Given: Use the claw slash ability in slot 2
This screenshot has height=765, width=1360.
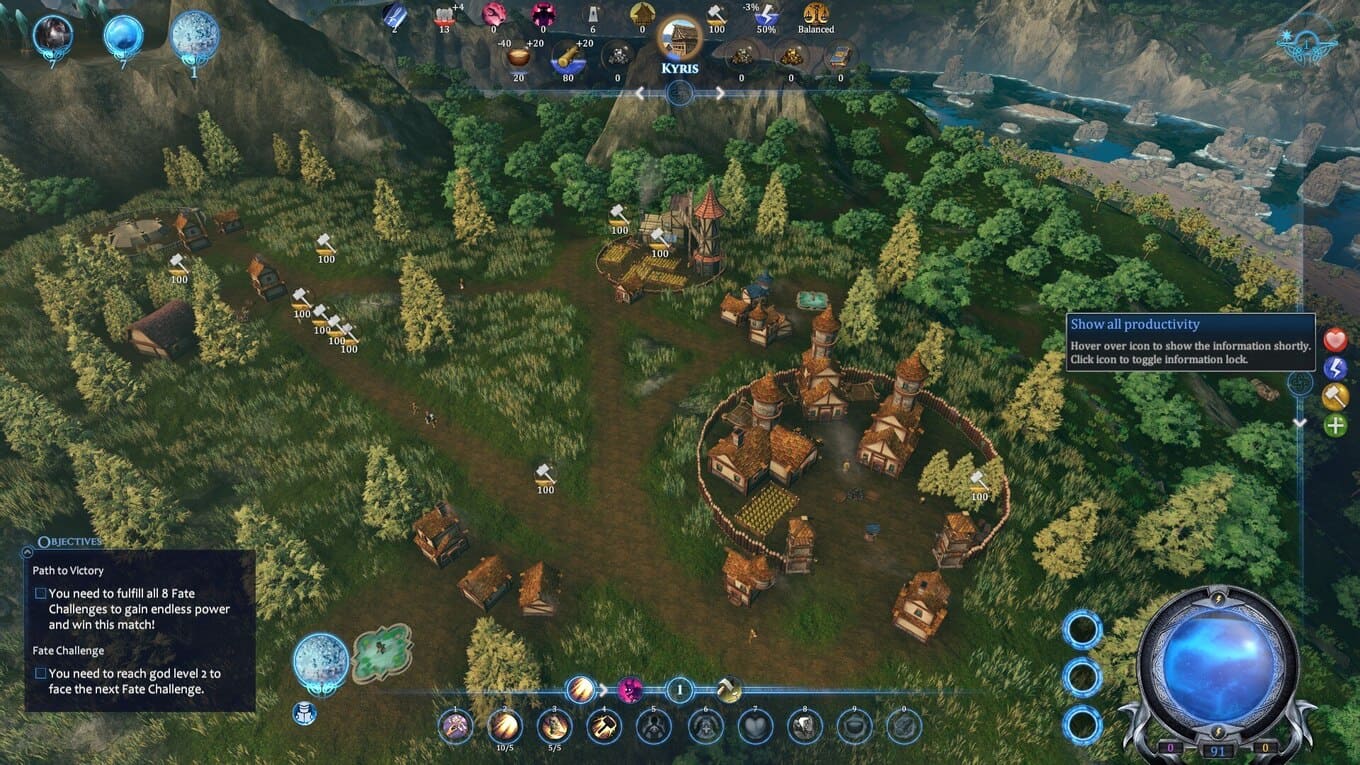Looking at the screenshot, I should click(505, 726).
